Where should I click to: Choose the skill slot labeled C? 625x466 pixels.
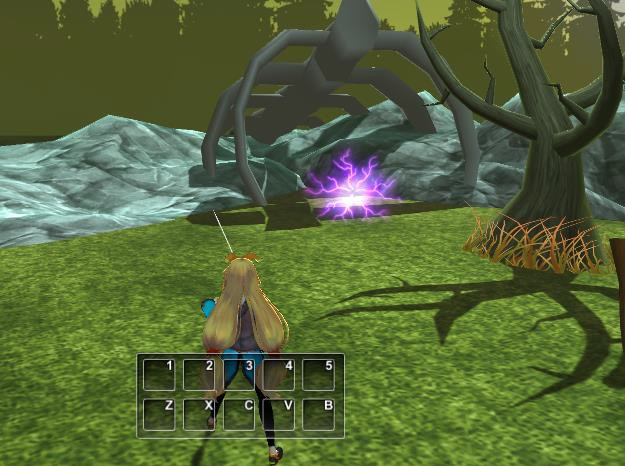pos(239,414)
